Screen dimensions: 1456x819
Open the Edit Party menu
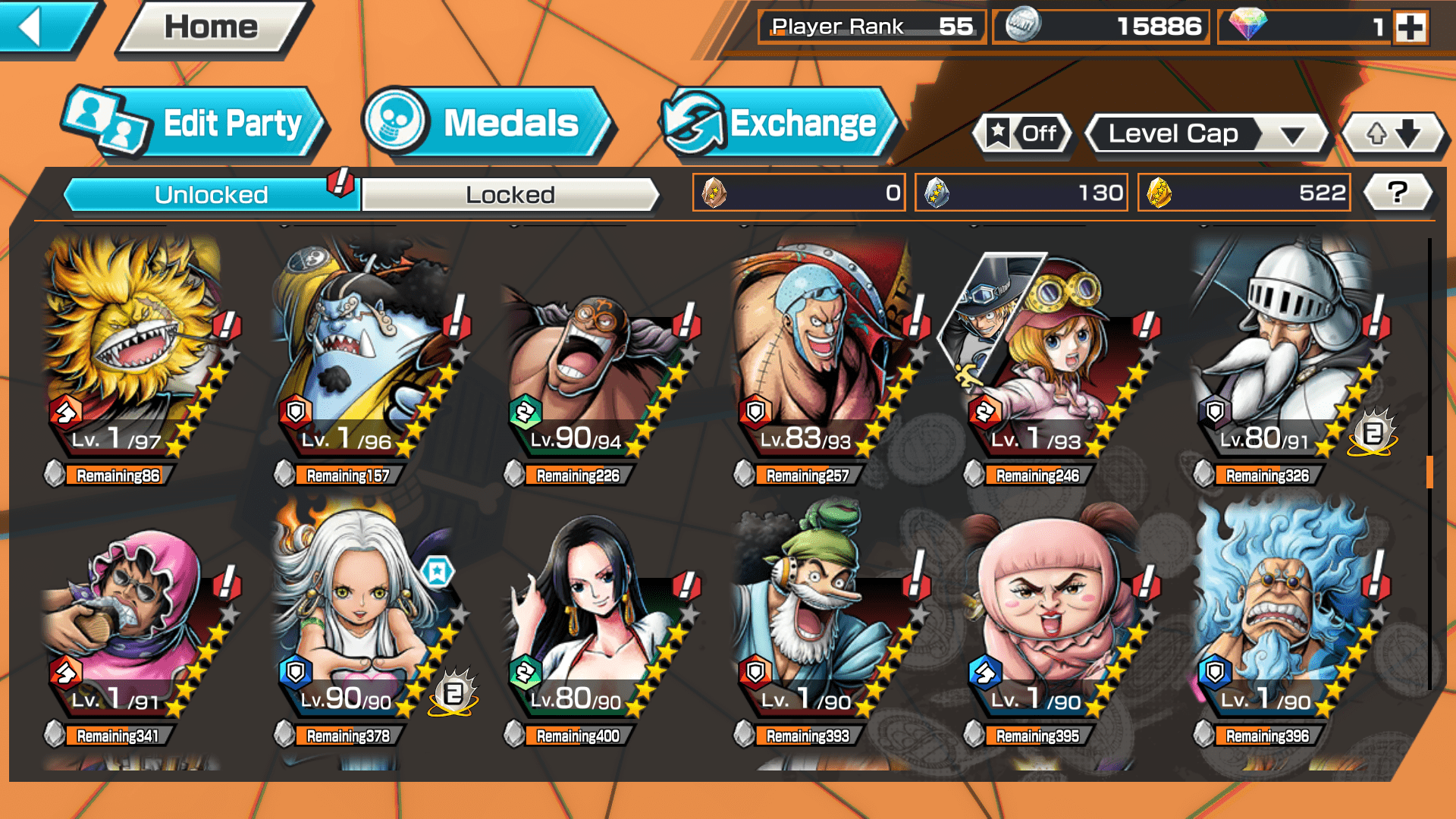[195, 123]
